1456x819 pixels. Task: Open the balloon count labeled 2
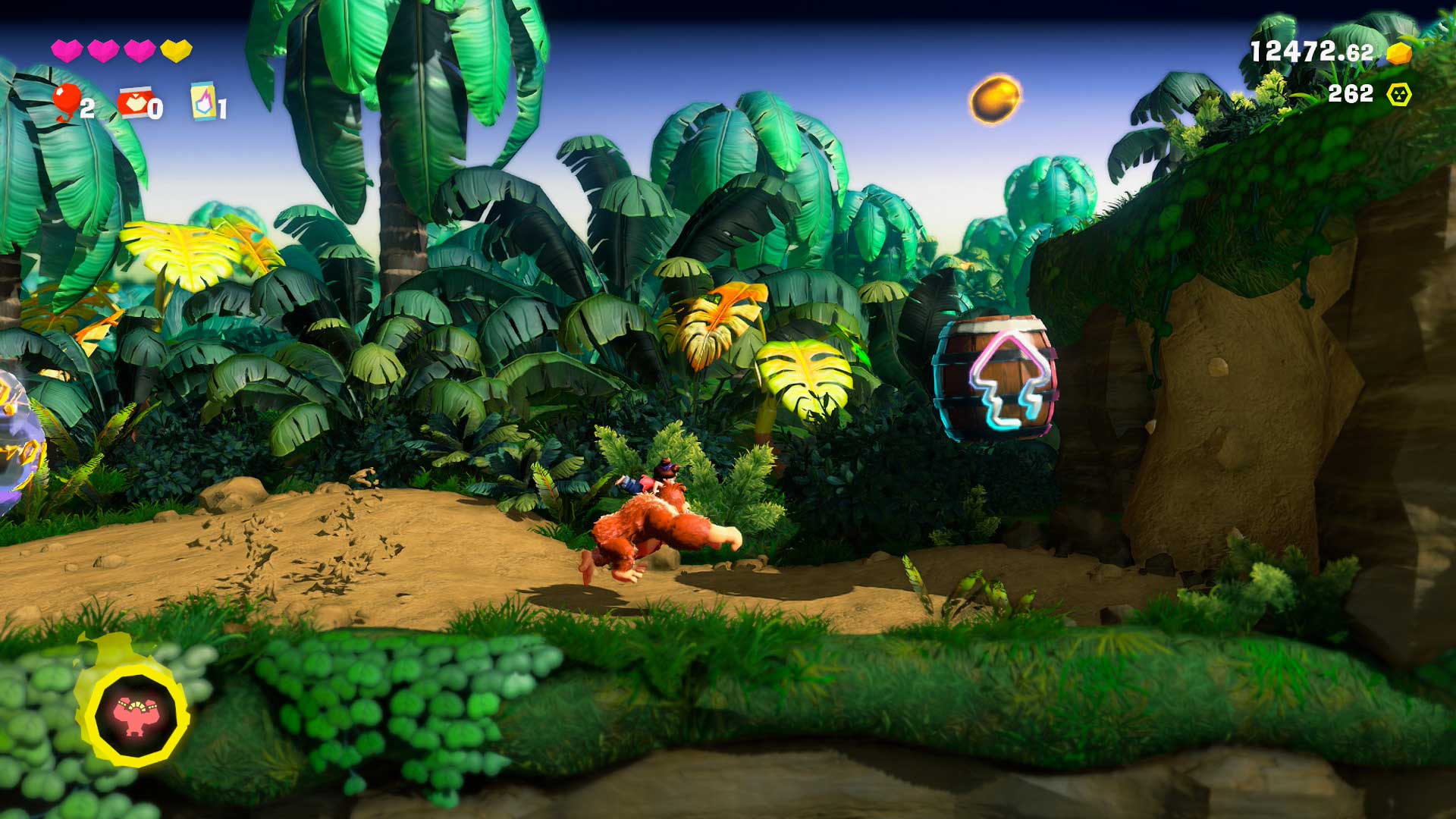(87, 110)
